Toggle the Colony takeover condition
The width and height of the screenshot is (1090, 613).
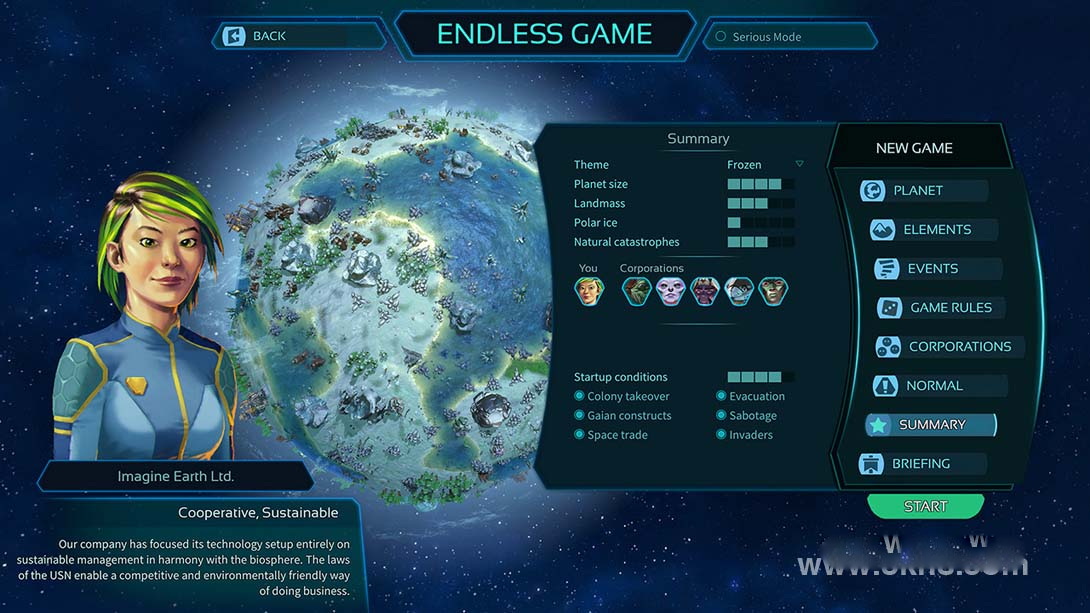pos(580,396)
